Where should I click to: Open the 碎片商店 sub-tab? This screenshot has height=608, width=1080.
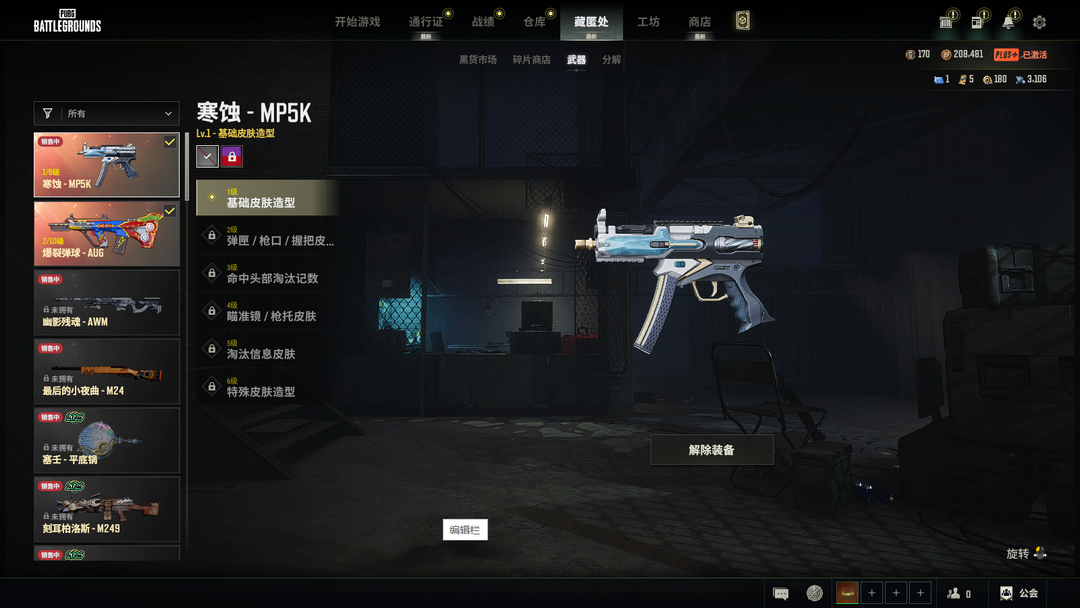point(532,60)
